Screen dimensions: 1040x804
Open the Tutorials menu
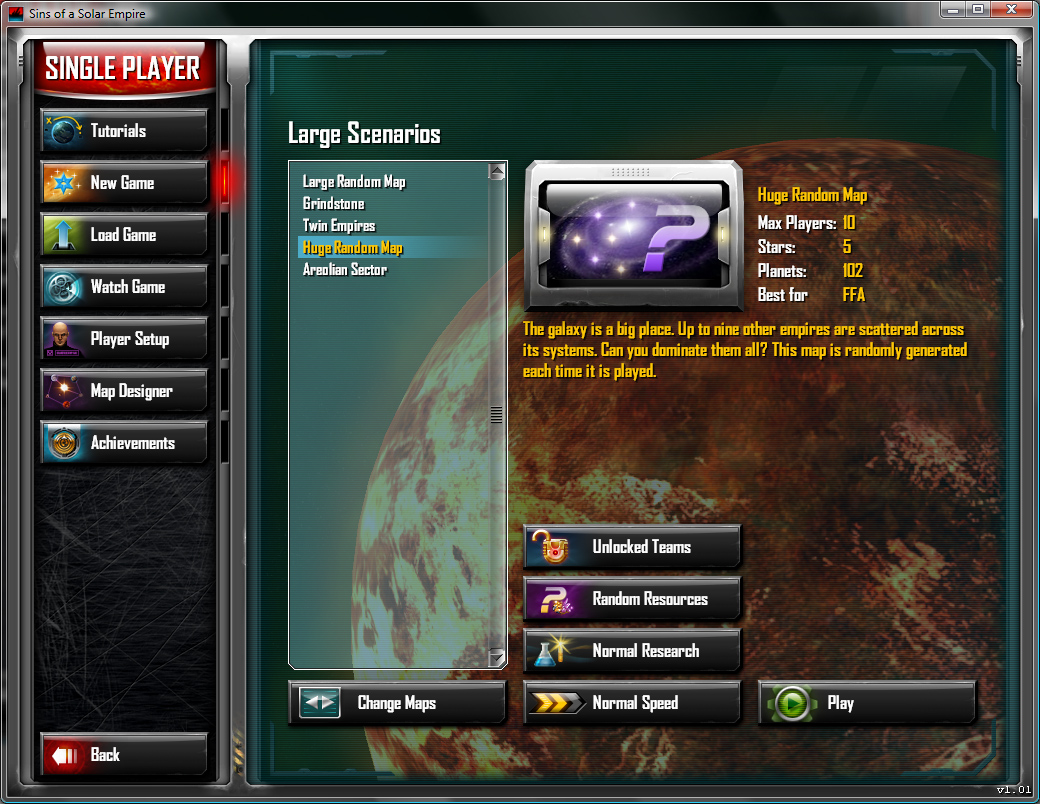click(x=124, y=131)
